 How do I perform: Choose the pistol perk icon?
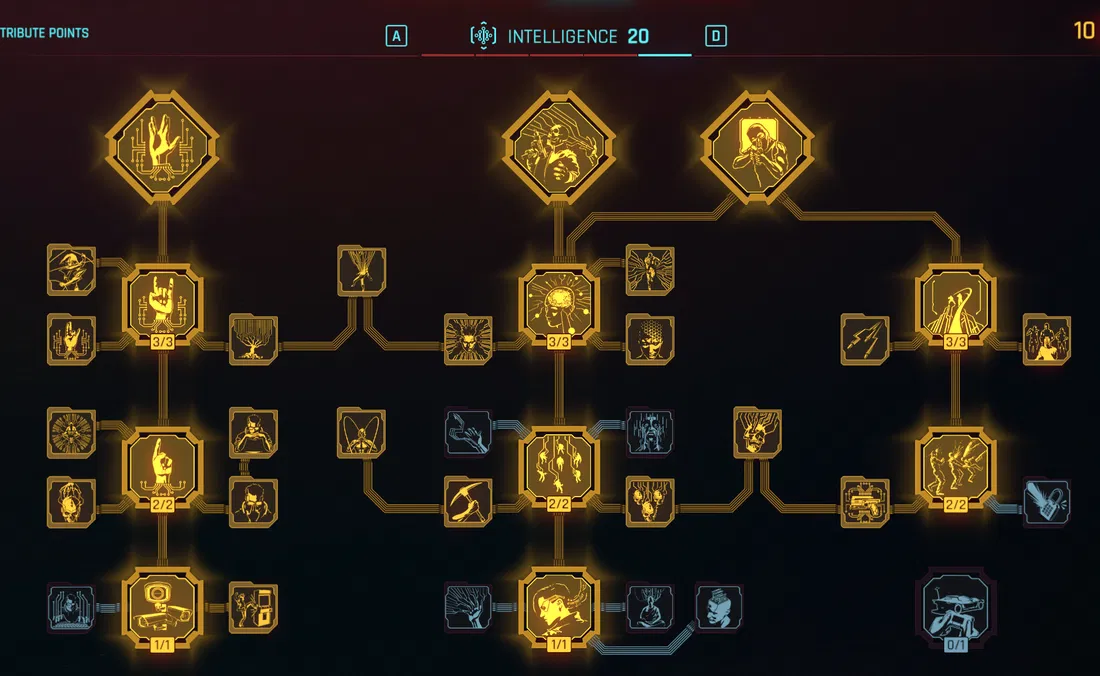coord(865,502)
